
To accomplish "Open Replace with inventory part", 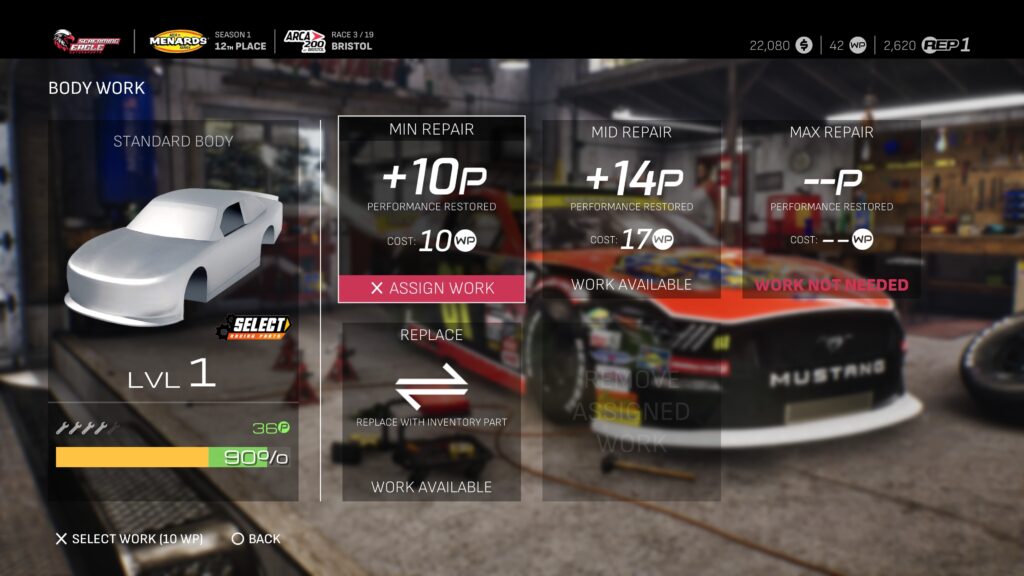I will (431, 410).
